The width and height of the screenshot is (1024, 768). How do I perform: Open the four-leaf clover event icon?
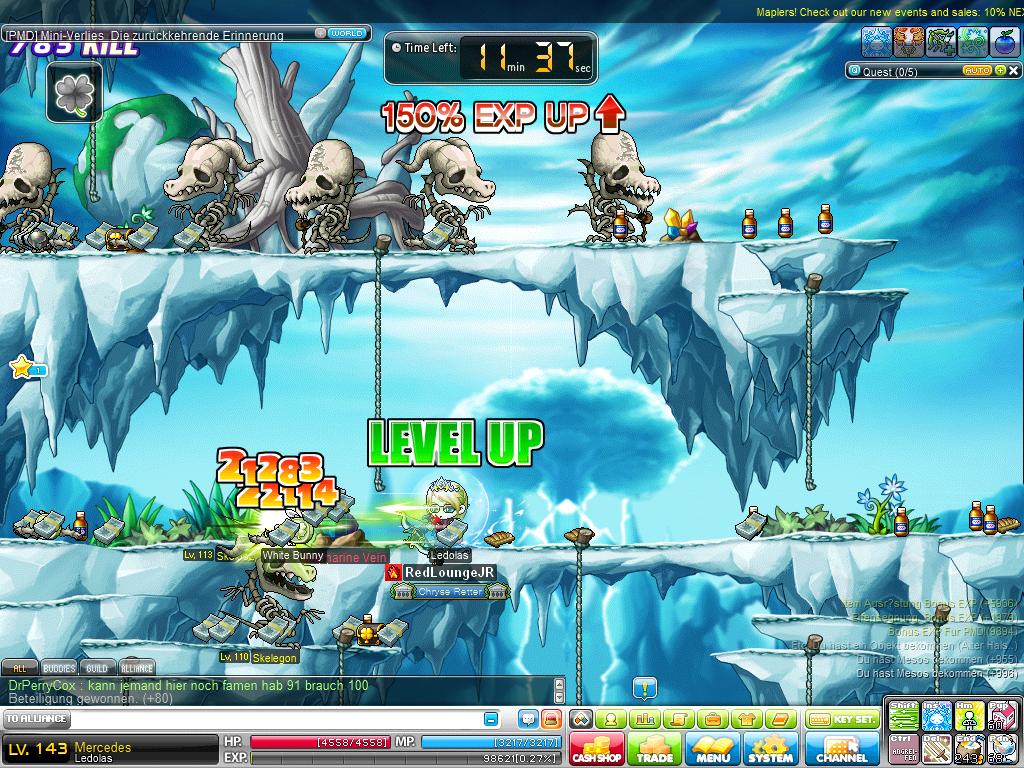coord(73,93)
